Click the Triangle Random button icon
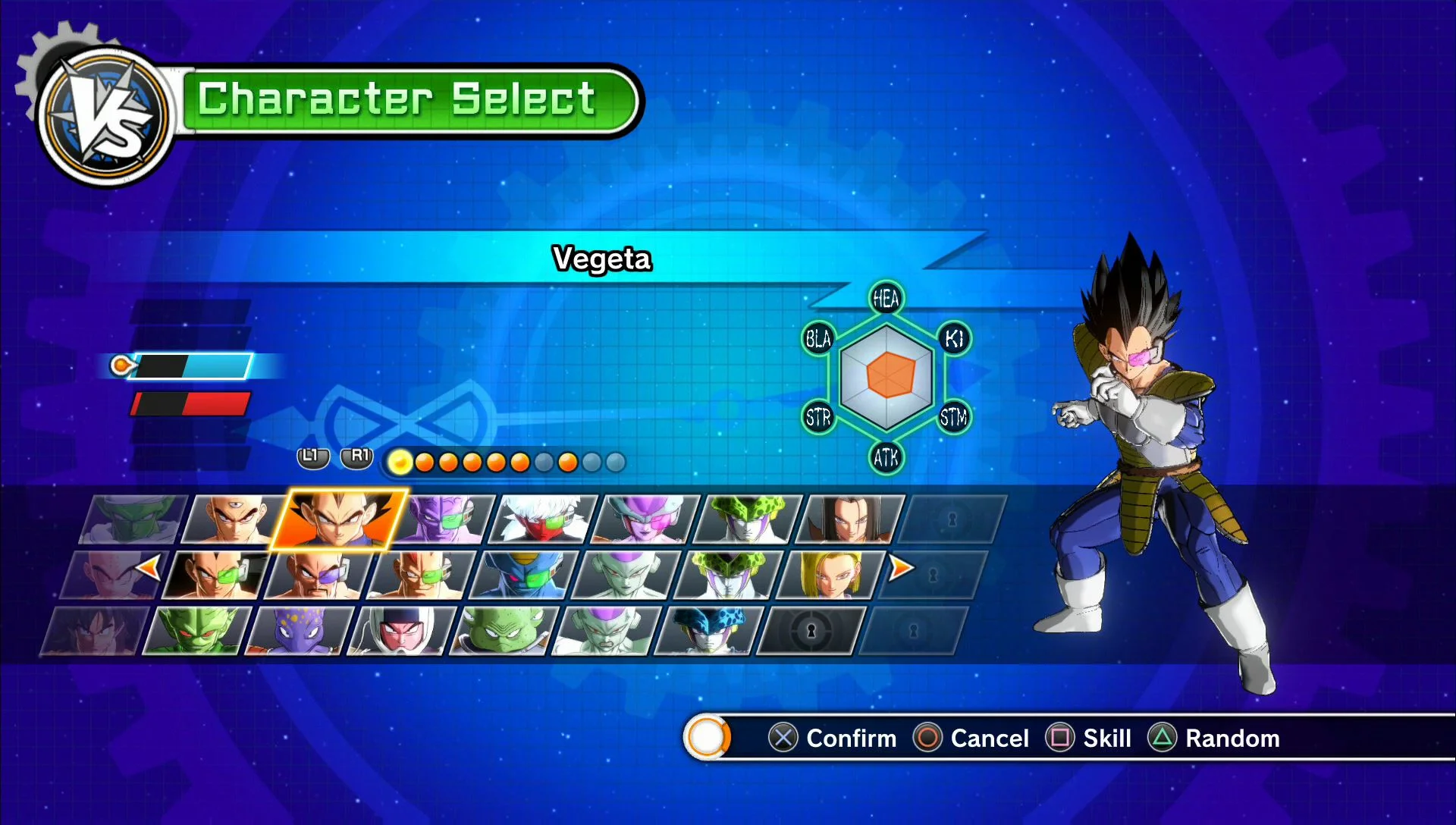 (x=1164, y=738)
